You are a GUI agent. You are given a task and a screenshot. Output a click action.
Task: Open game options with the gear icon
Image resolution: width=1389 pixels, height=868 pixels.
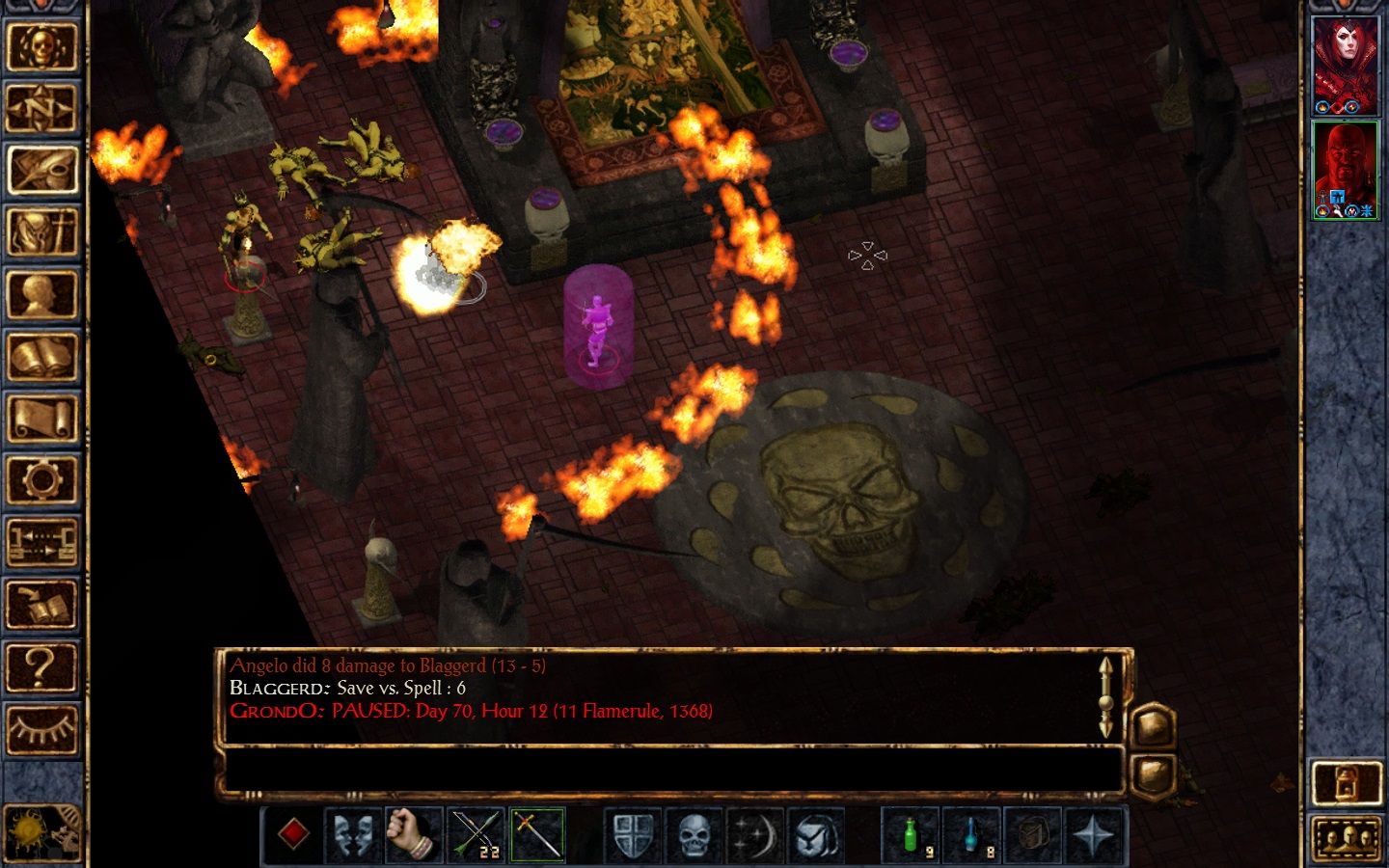point(43,477)
